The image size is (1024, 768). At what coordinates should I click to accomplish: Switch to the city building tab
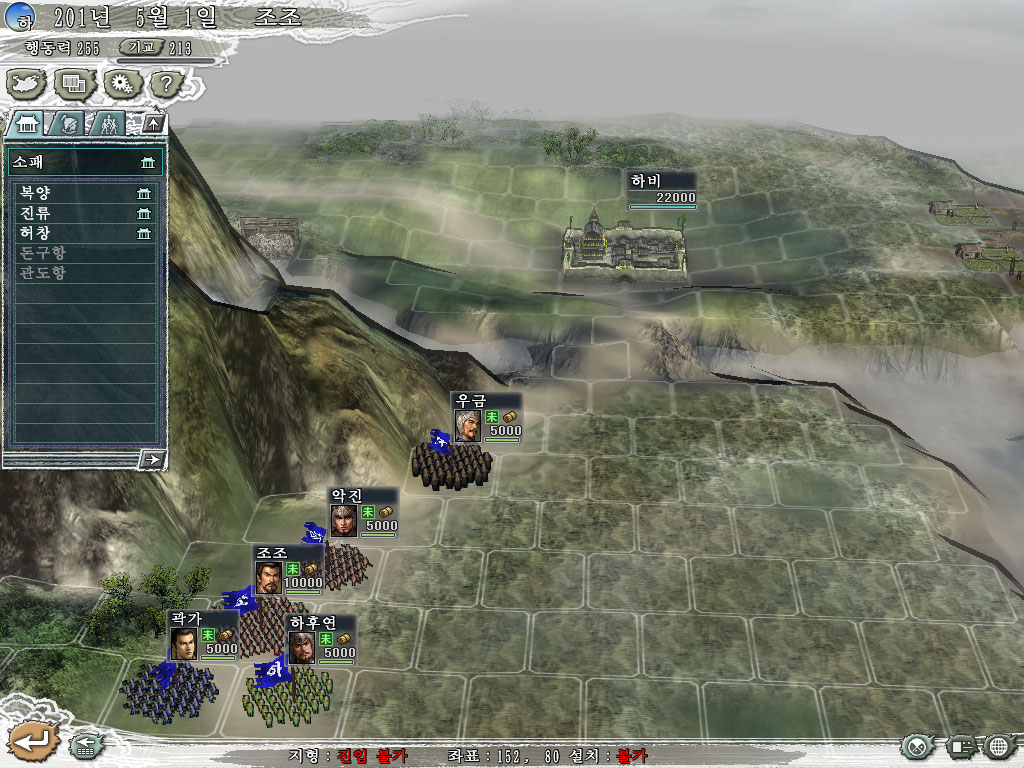pos(27,123)
